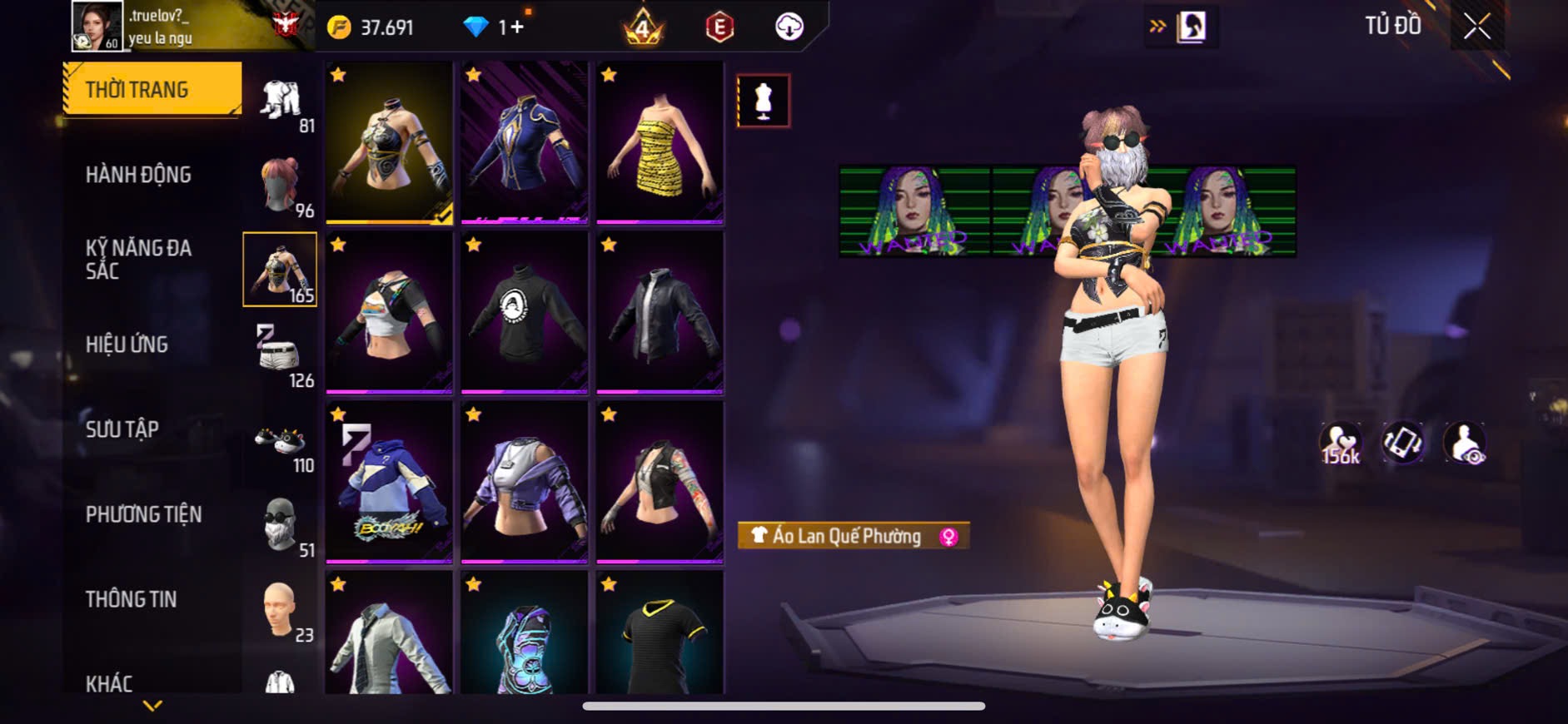Click the white mannequin icon button
Image resolution: width=1568 pixels, height=724 pixels.
click(x=763, y=101)
